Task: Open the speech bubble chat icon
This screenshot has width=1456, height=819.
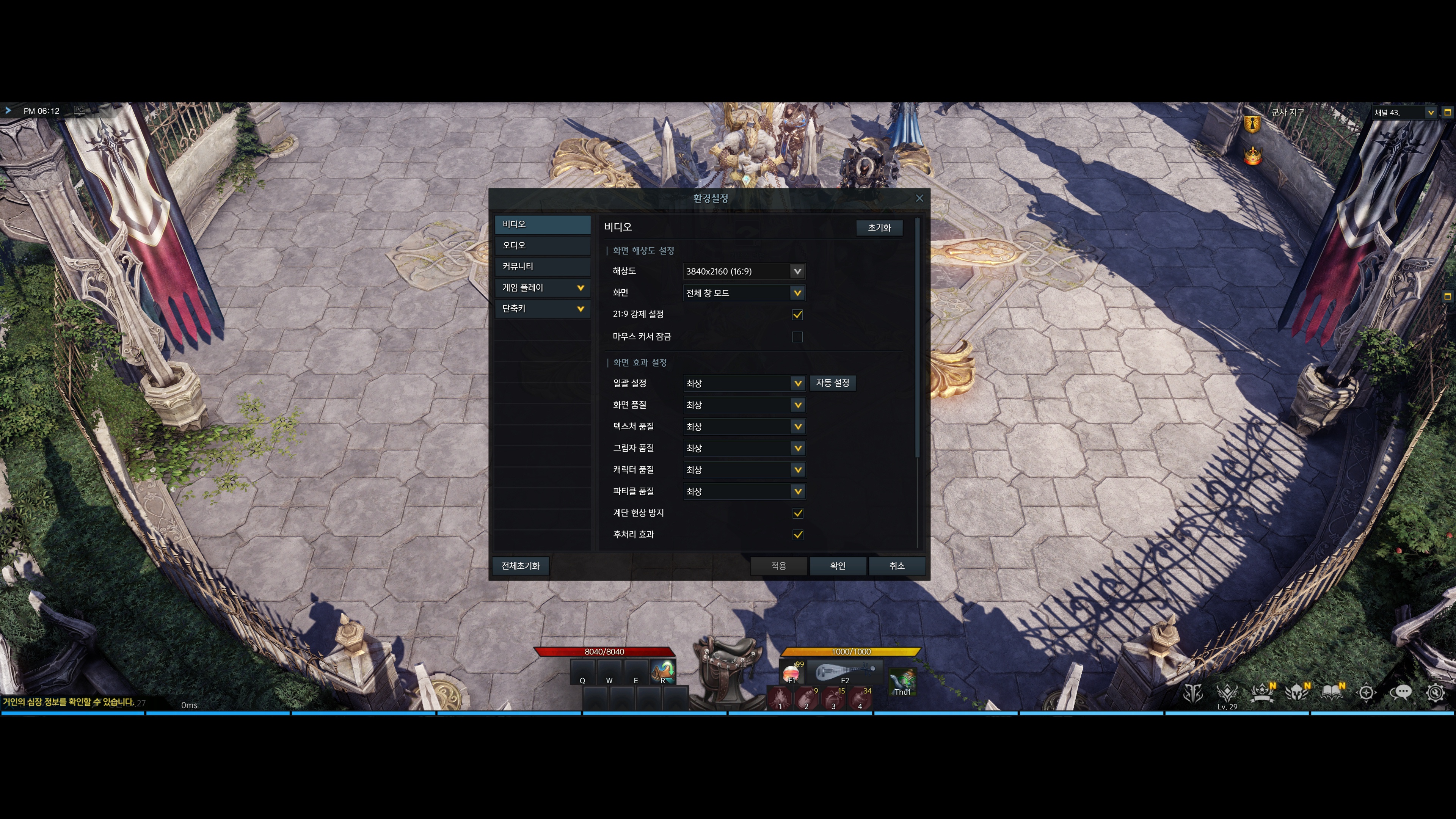Action: pos(1401,692)
